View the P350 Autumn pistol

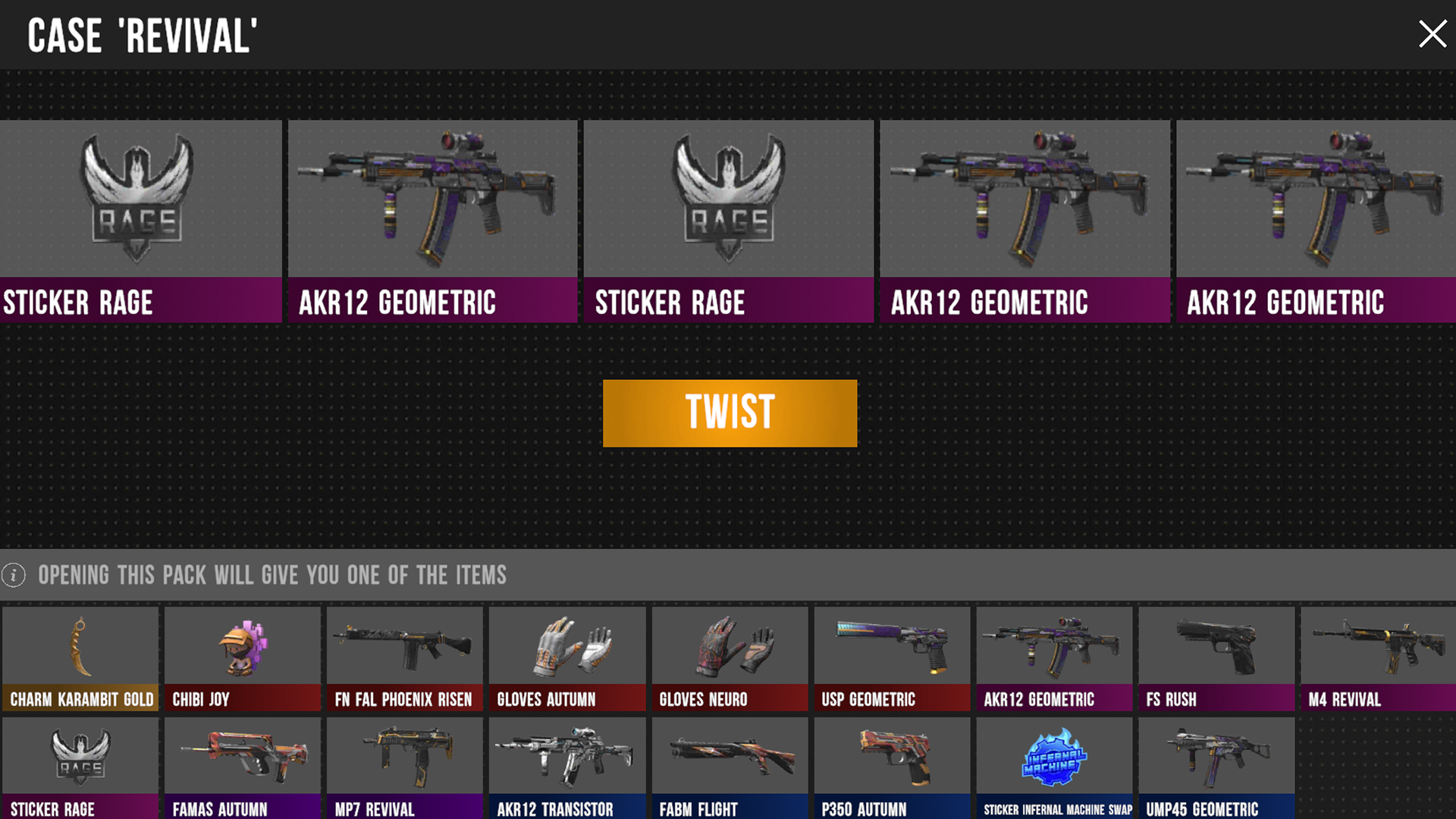(x=891, y=758)
